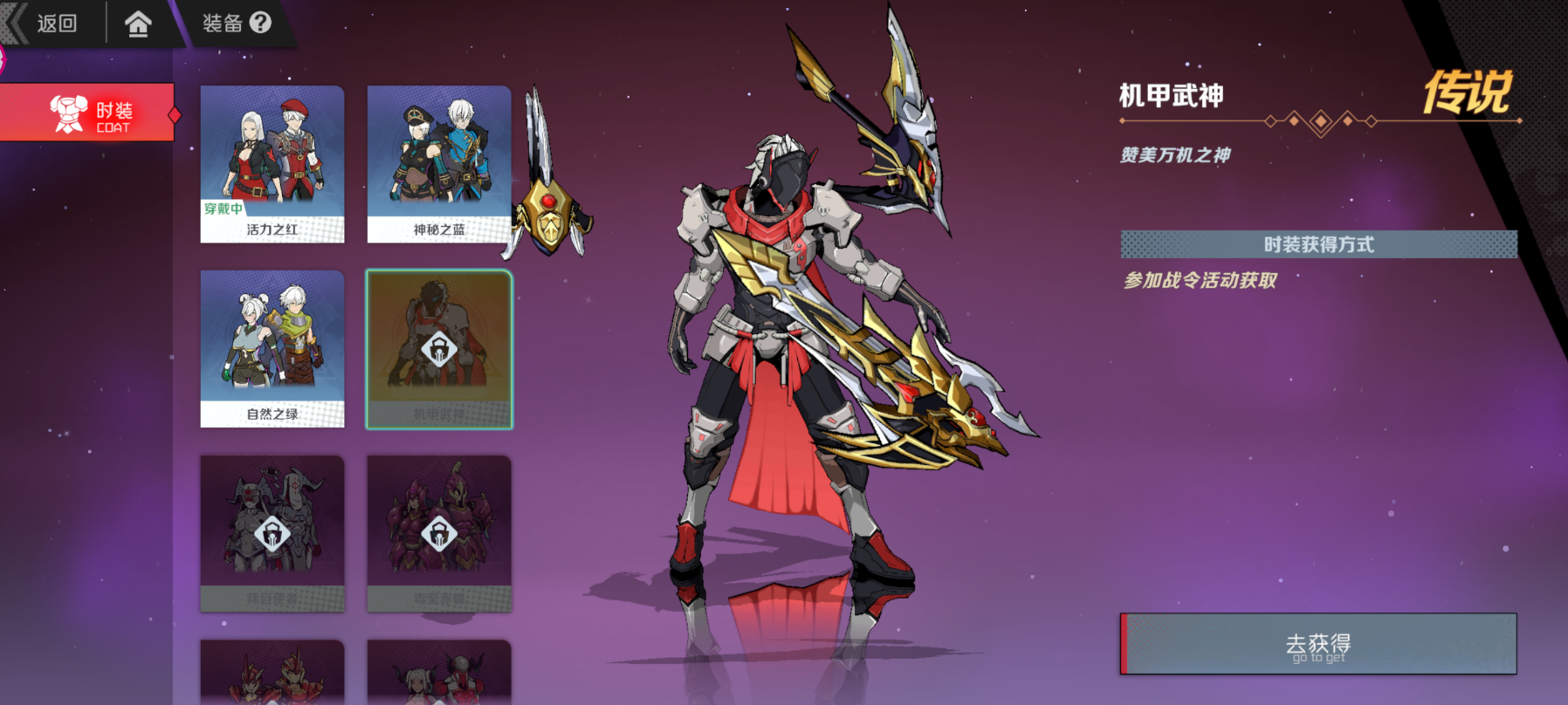Open the equipment help question mark
Screen dimensions: 1568x705
(x=260, y=23)
